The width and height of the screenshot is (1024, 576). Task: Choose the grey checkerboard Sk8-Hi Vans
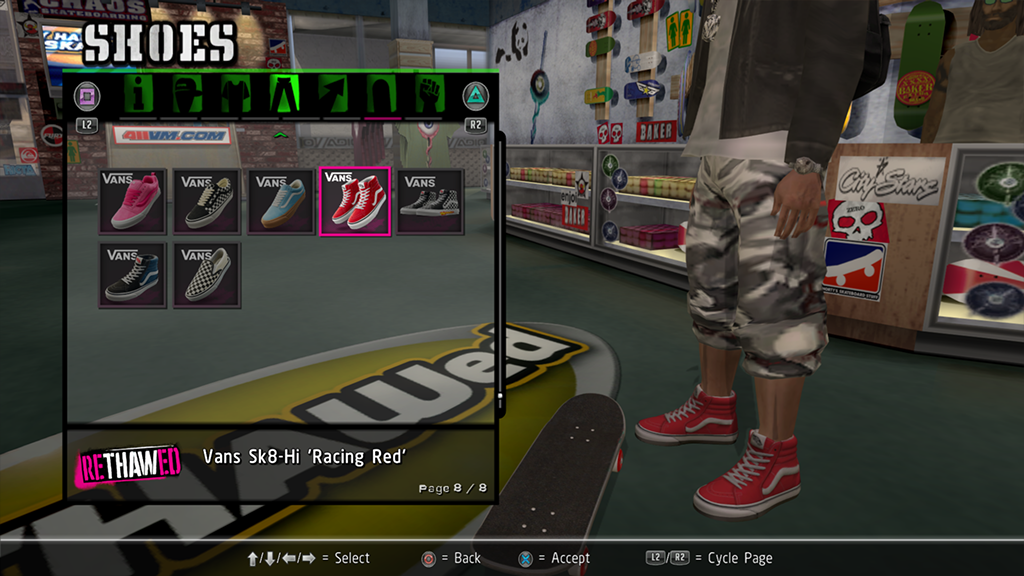(429, 202)
